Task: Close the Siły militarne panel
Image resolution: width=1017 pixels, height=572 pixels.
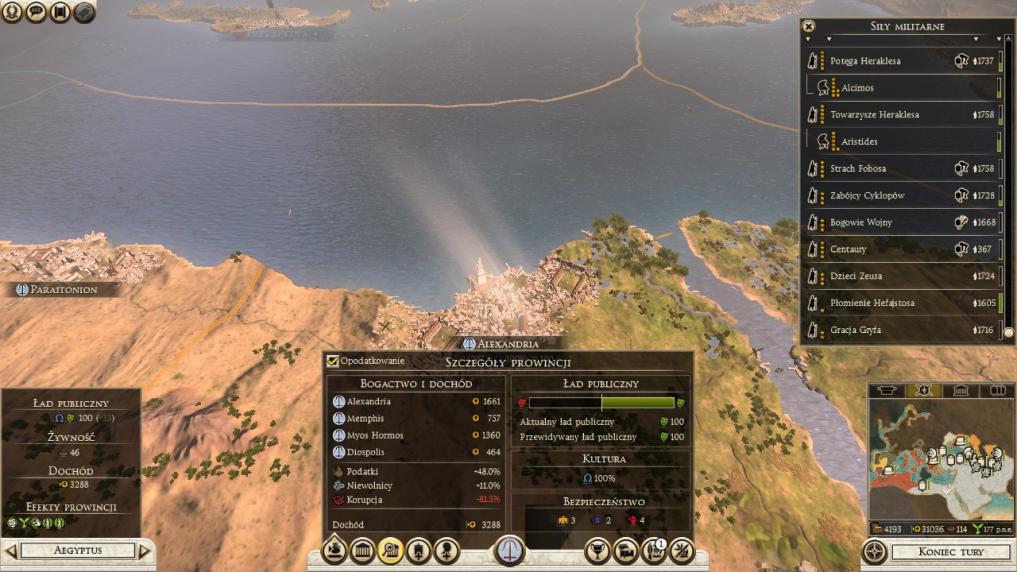Action: (x=809, y=26)
